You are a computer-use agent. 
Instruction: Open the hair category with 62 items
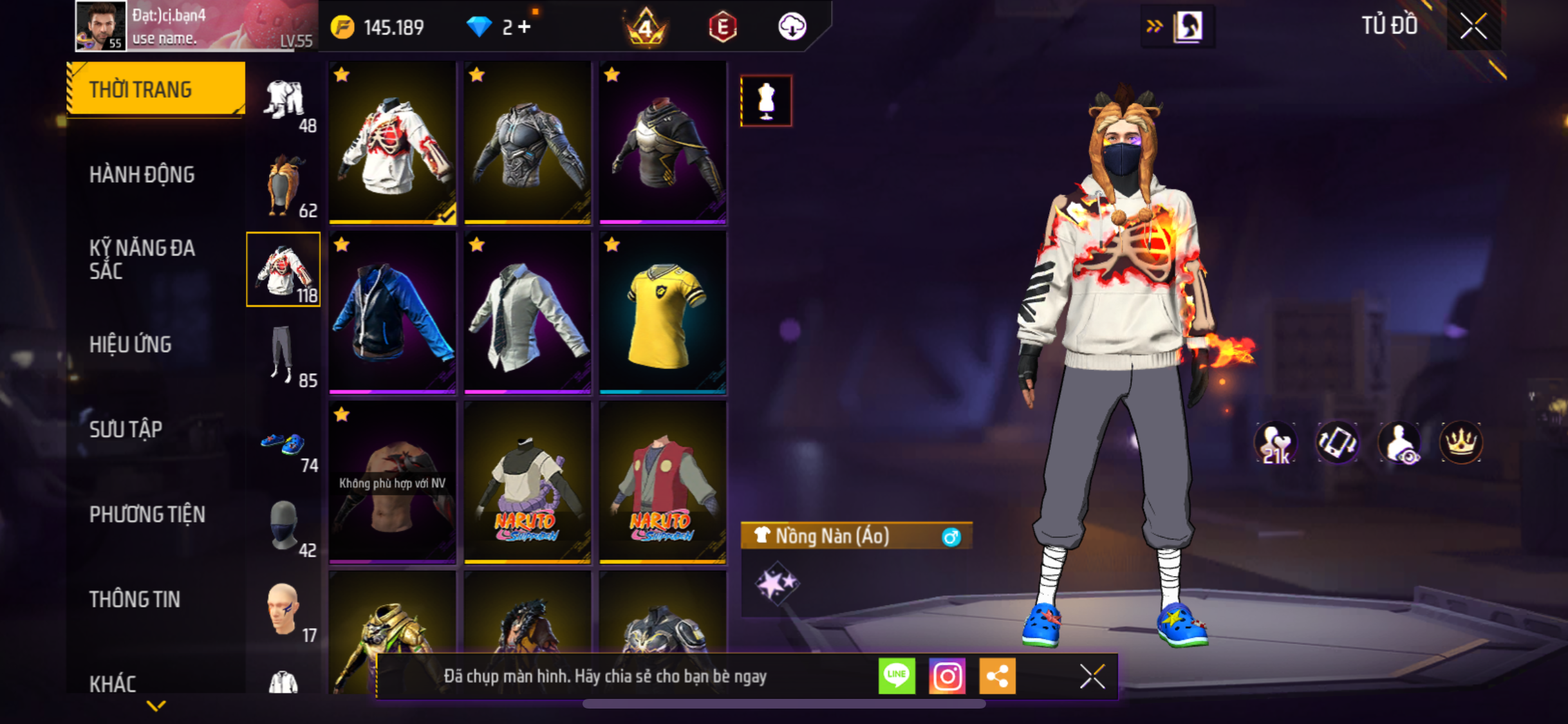pos(284,185)
